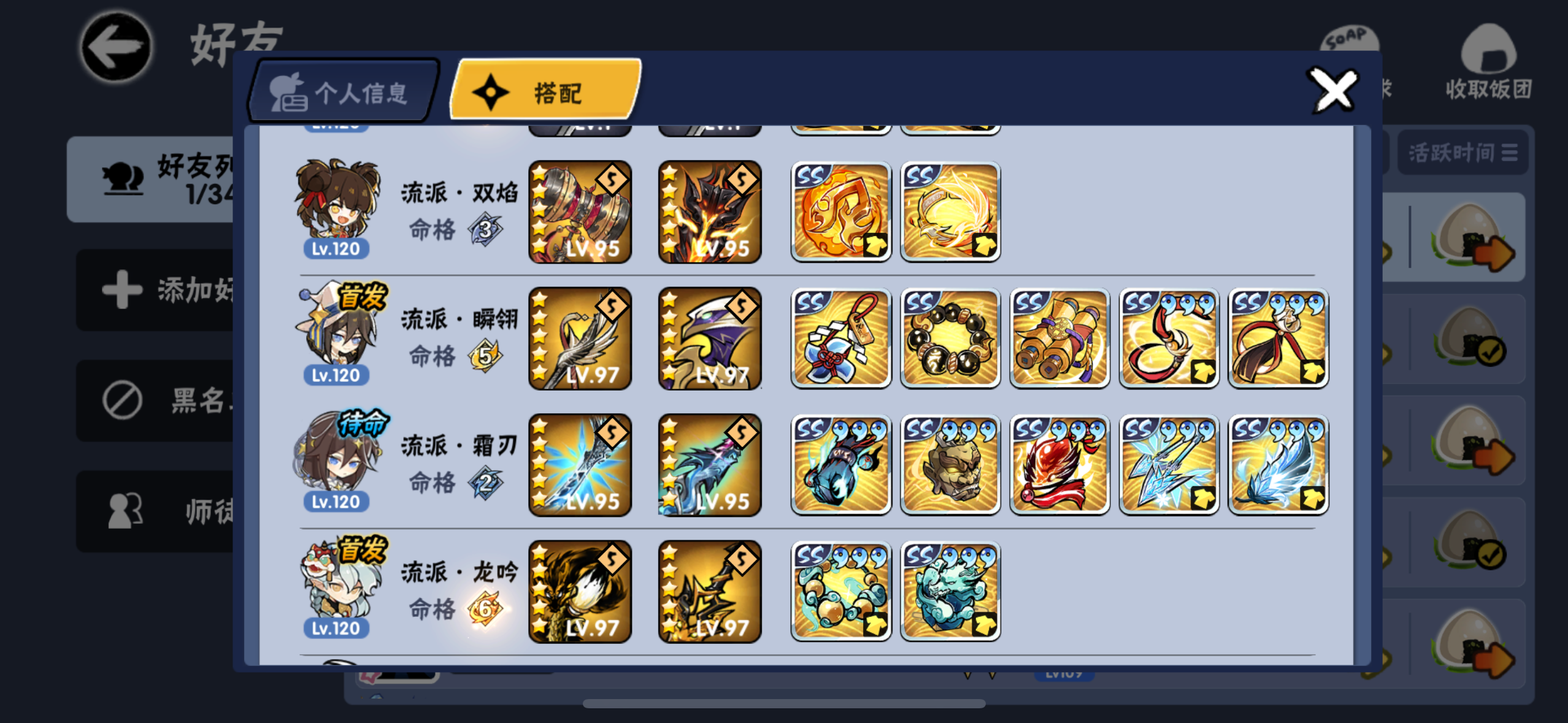The height and width of the screenshot is (723, 1568).
Task: Click the LV.97 dragon weapon in 龙吟 row
Action: click(580, 591)
